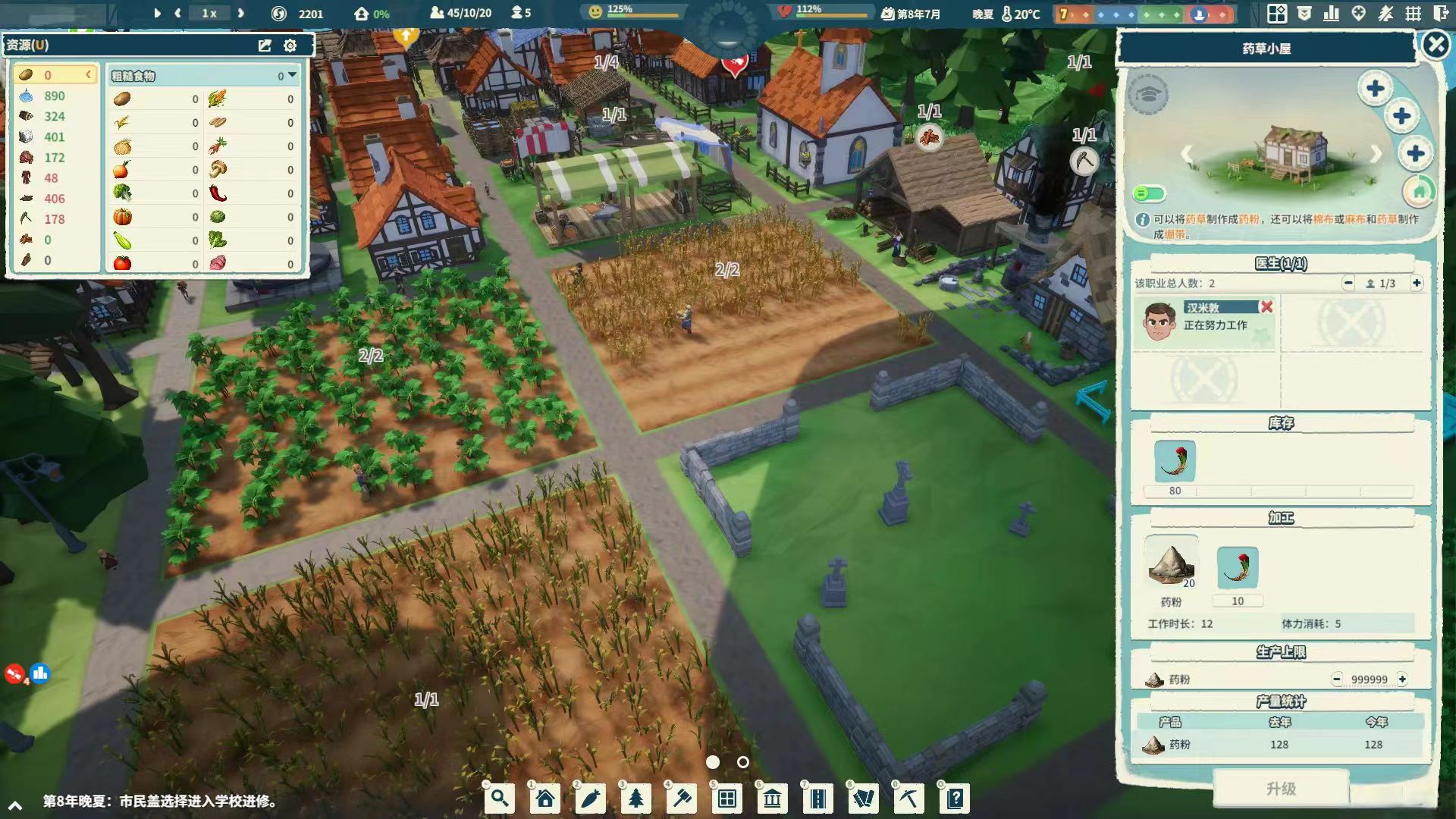Toggle the green building operation switch
Viewport: 1456px width, 819px height.
(x=1149, y=194)
